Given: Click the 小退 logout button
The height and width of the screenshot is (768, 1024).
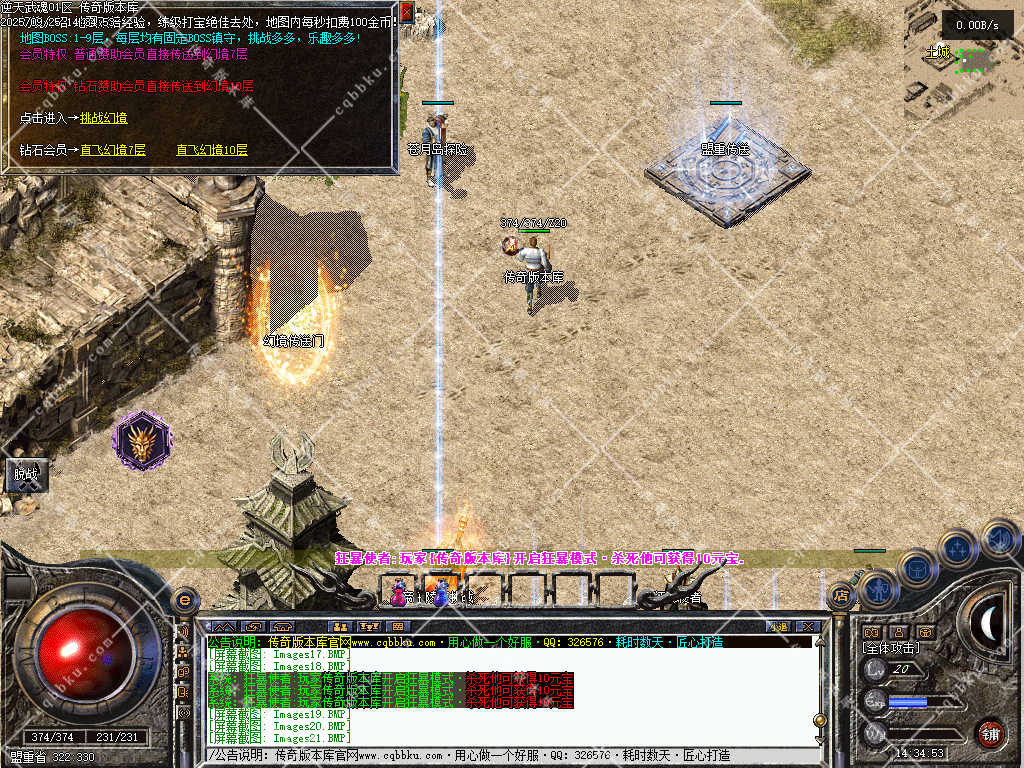Looking at the screenshot, I should 778,627.
